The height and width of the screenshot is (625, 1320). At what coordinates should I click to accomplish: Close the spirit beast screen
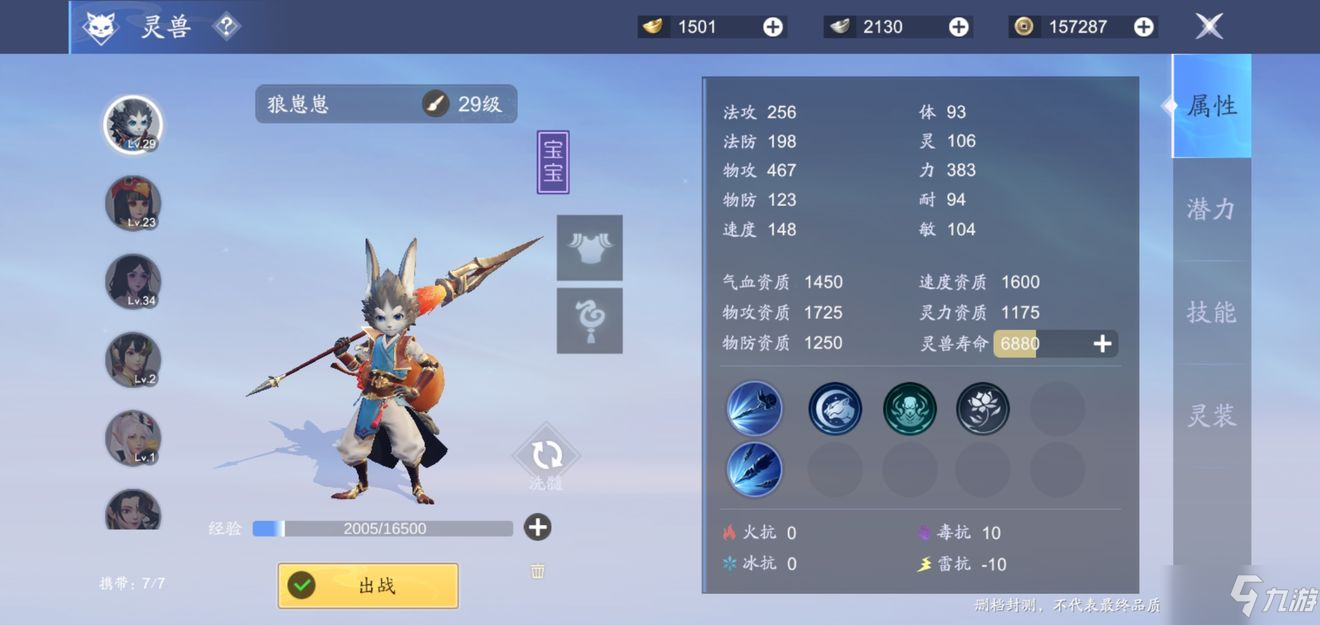(x=1209, y=27)
